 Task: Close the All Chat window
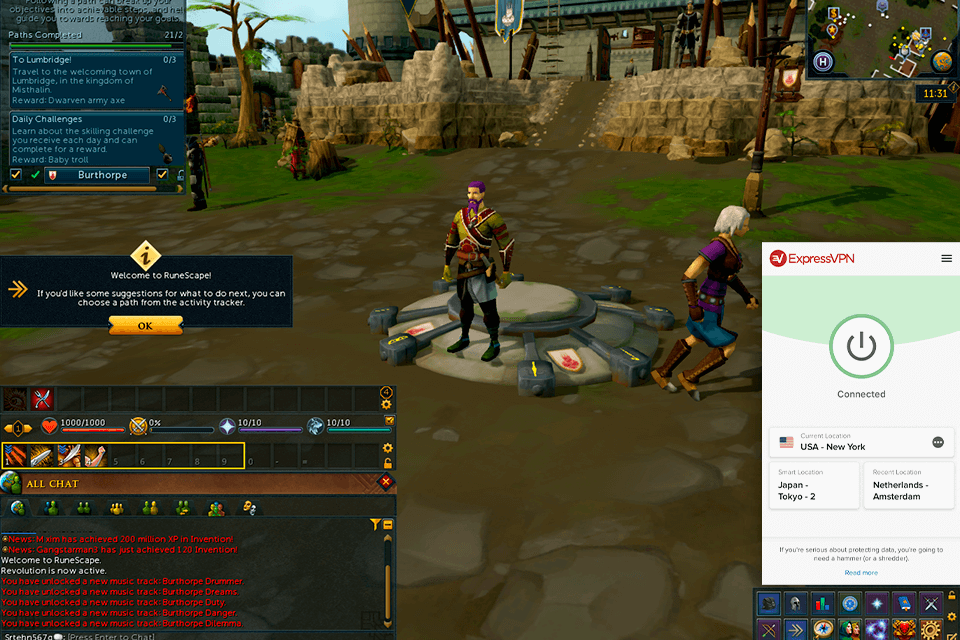(386, 483)
